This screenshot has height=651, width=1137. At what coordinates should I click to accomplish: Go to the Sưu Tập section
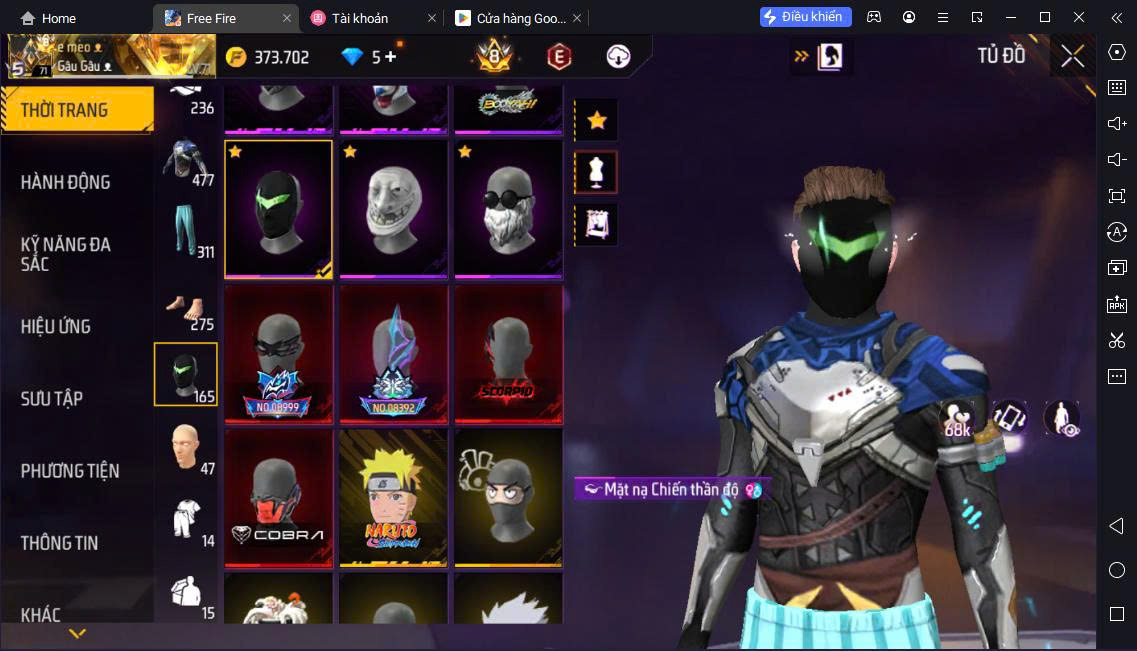coord(52,398)
